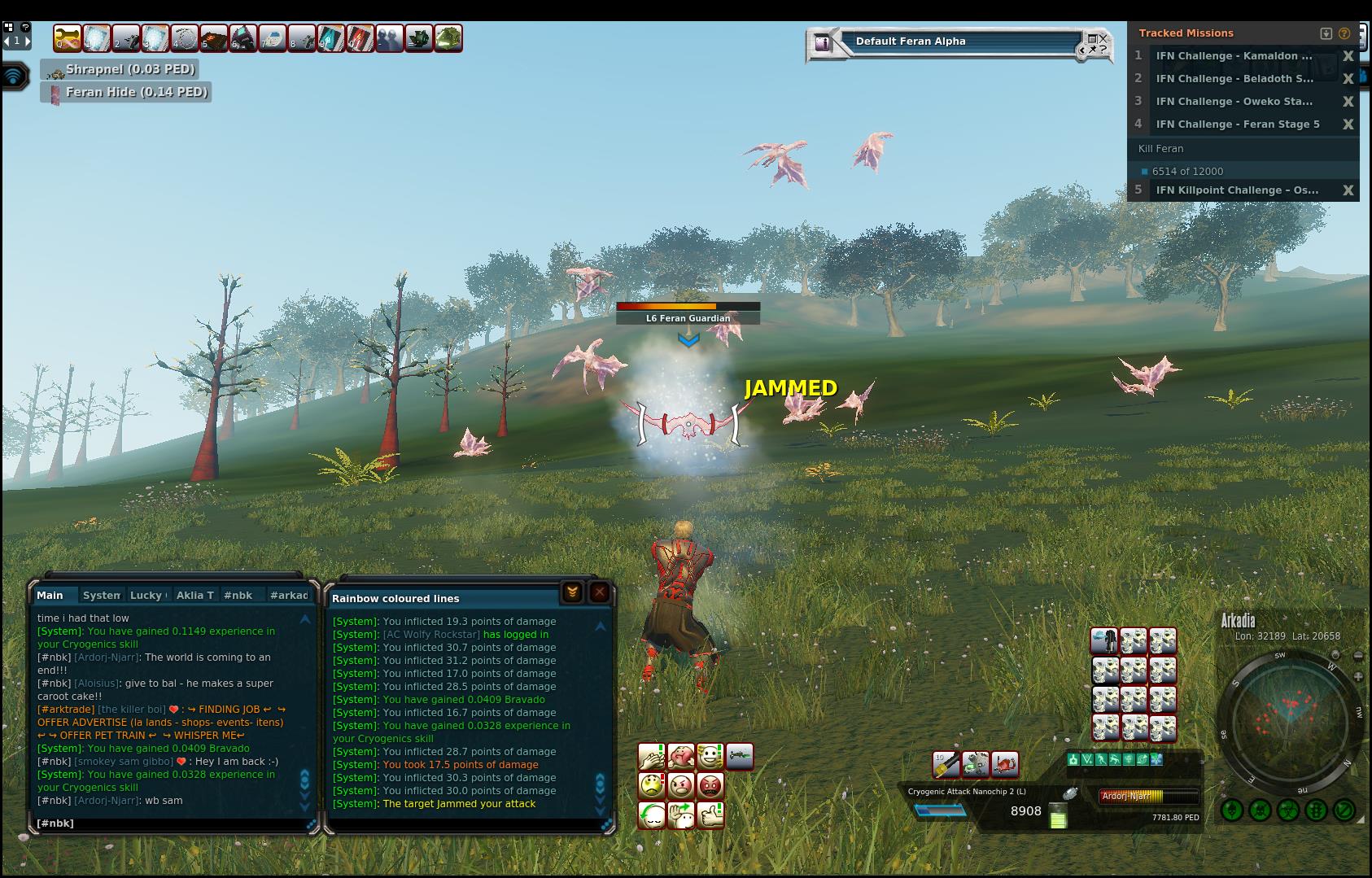Screen dimensions: 1372x878
Task: Click the #nbk chat input field
Action: 171,823
